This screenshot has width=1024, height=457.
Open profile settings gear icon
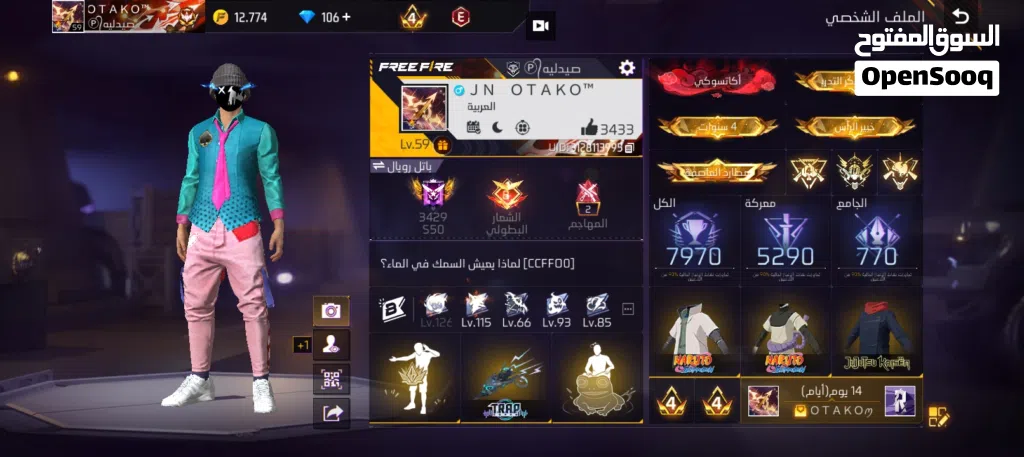pyautogui.click(x=627, y=68)
